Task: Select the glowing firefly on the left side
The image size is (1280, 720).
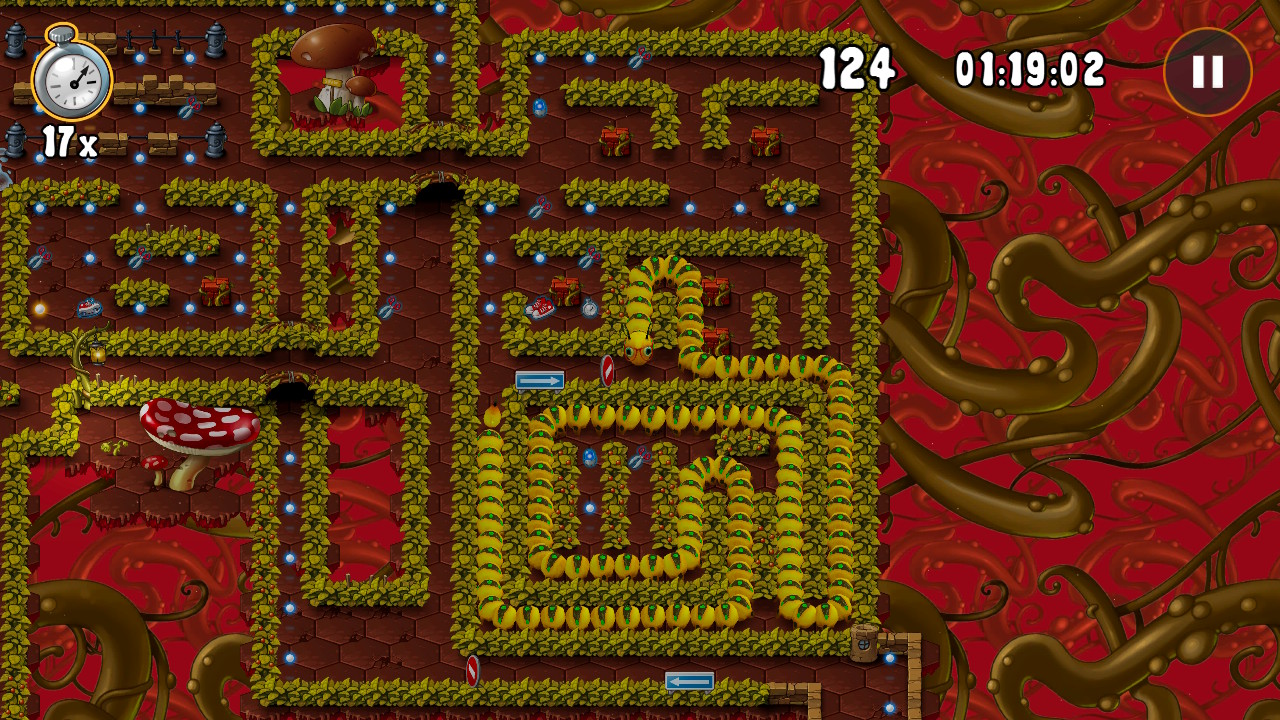Action: pyautogui.click(x=40, y=307)
